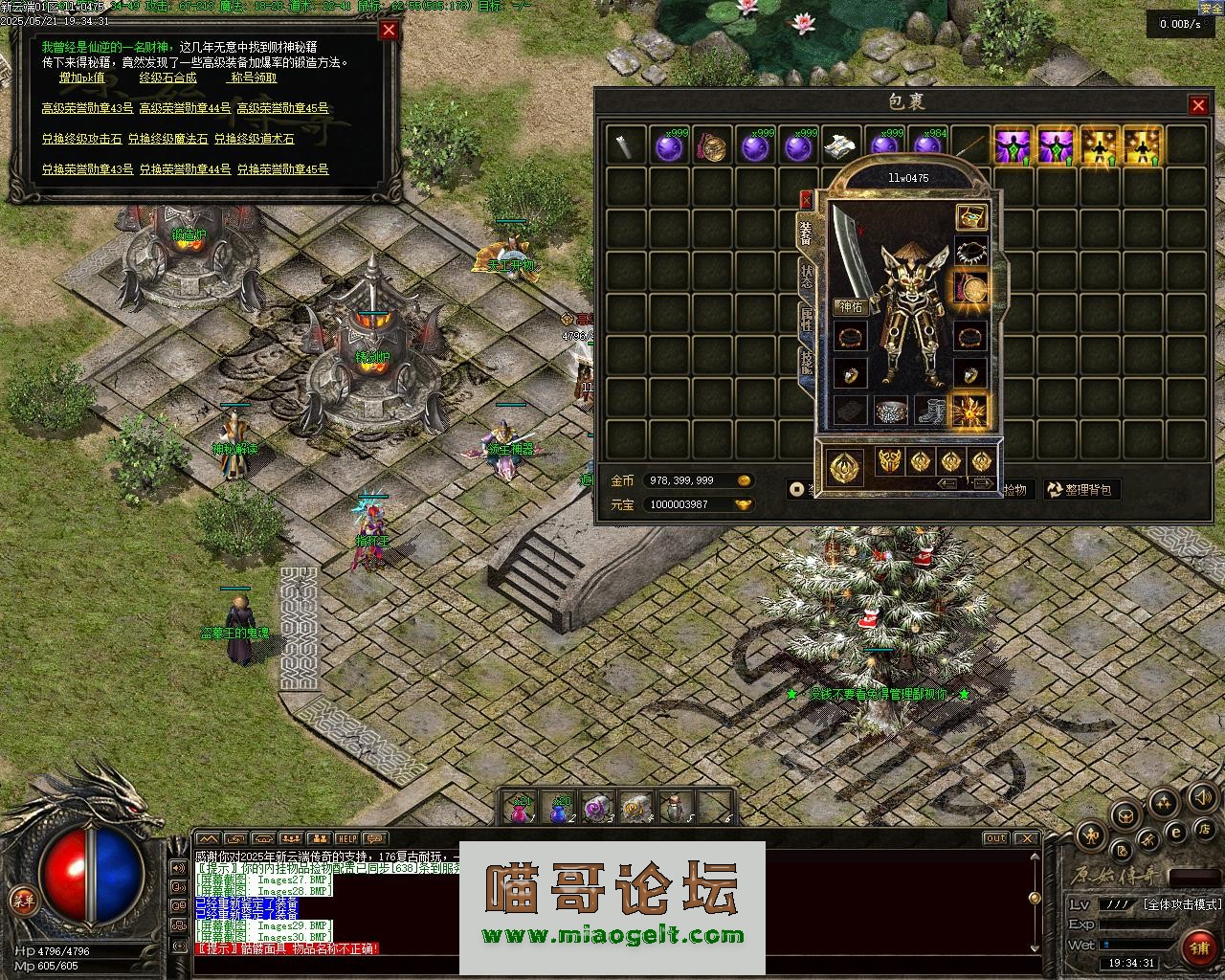1225x980 pixels.
Task: Select 兑换终级攻击石
Action: click(81, 139)
